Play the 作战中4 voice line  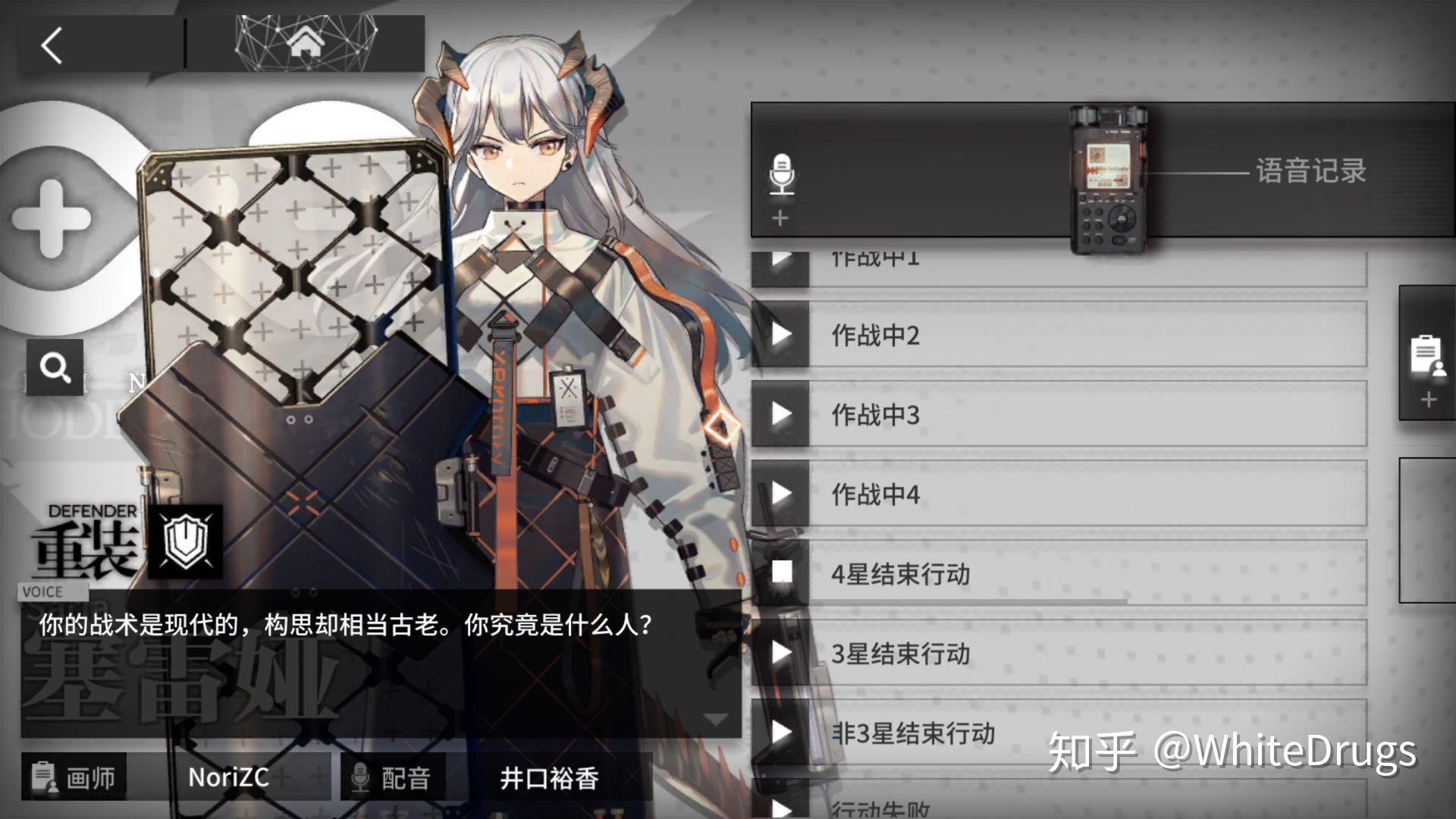pos(780,494)
